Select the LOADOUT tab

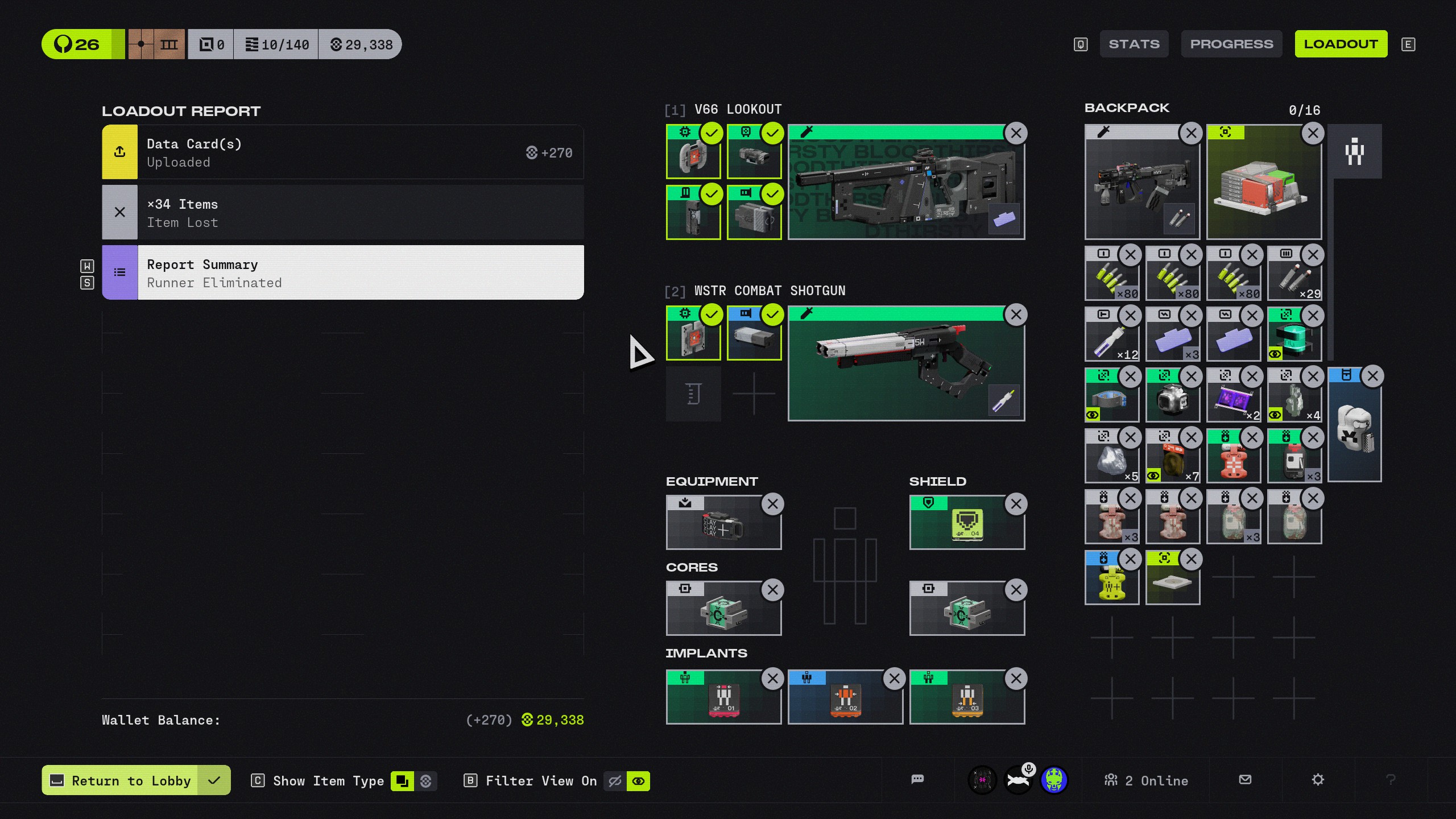1341,44
